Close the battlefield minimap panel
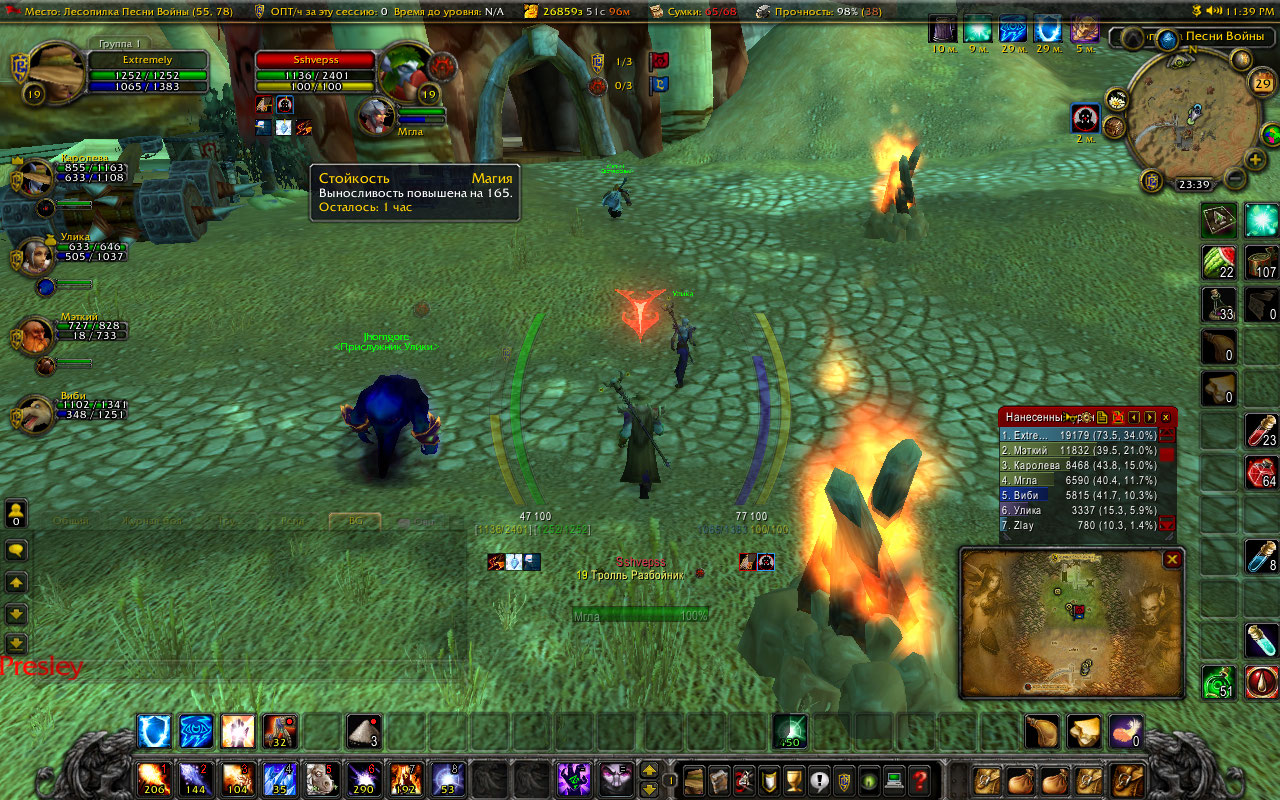The width and height of the screenshot is (1280, 800). click(x=1171, y=560)
